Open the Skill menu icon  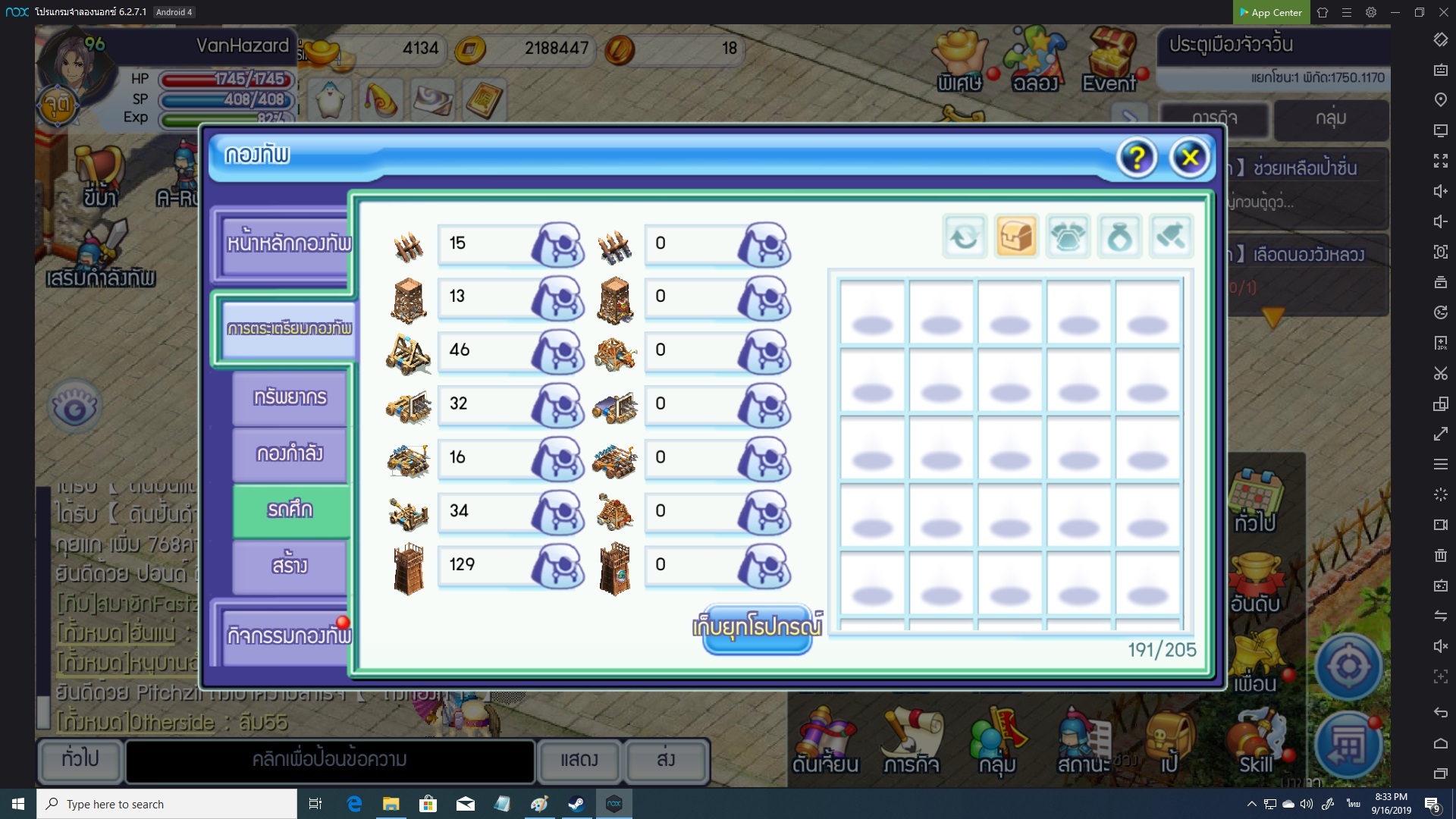tap(1256, 742)
